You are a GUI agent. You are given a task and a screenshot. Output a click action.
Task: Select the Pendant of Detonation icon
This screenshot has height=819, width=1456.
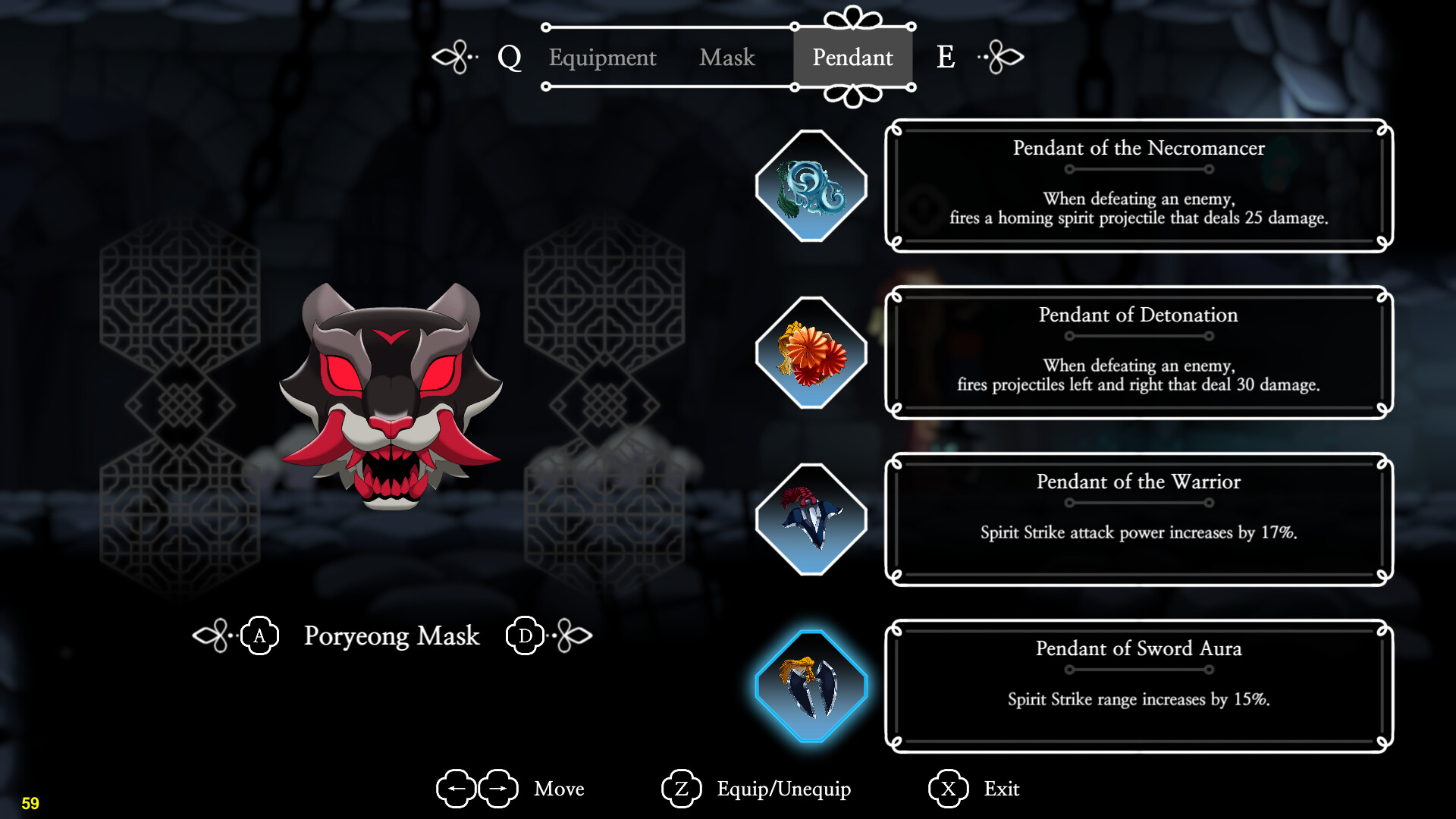pyautogui.click(x=811, y=350)
